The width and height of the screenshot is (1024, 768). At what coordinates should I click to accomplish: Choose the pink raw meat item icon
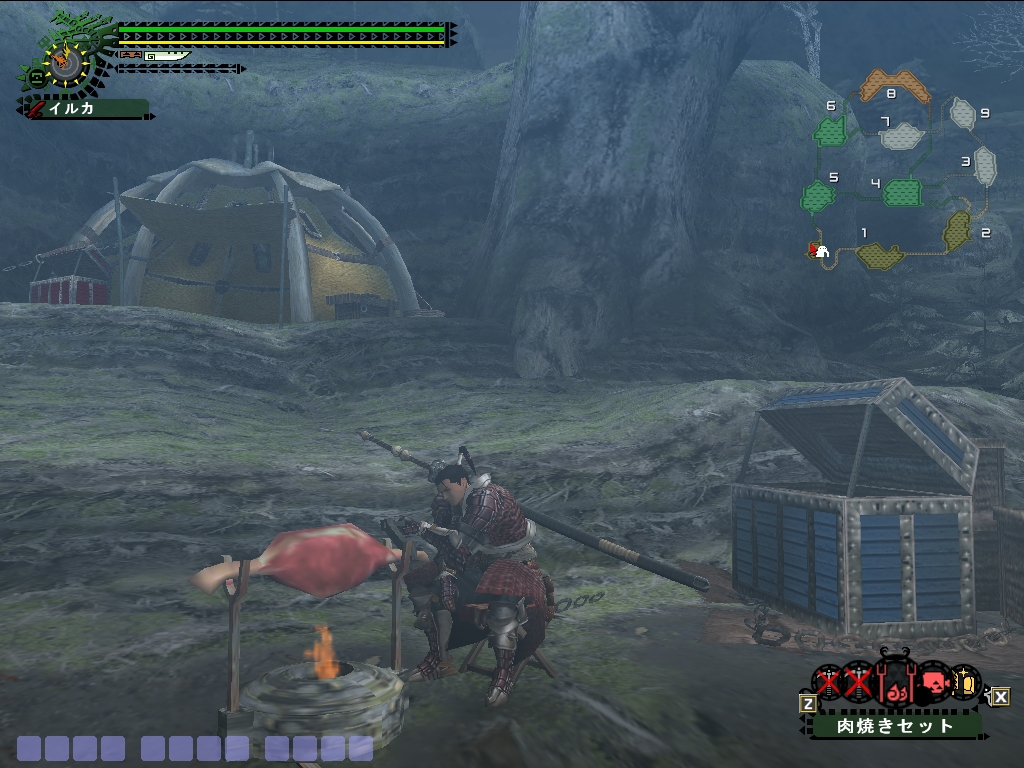click(933, 685)
